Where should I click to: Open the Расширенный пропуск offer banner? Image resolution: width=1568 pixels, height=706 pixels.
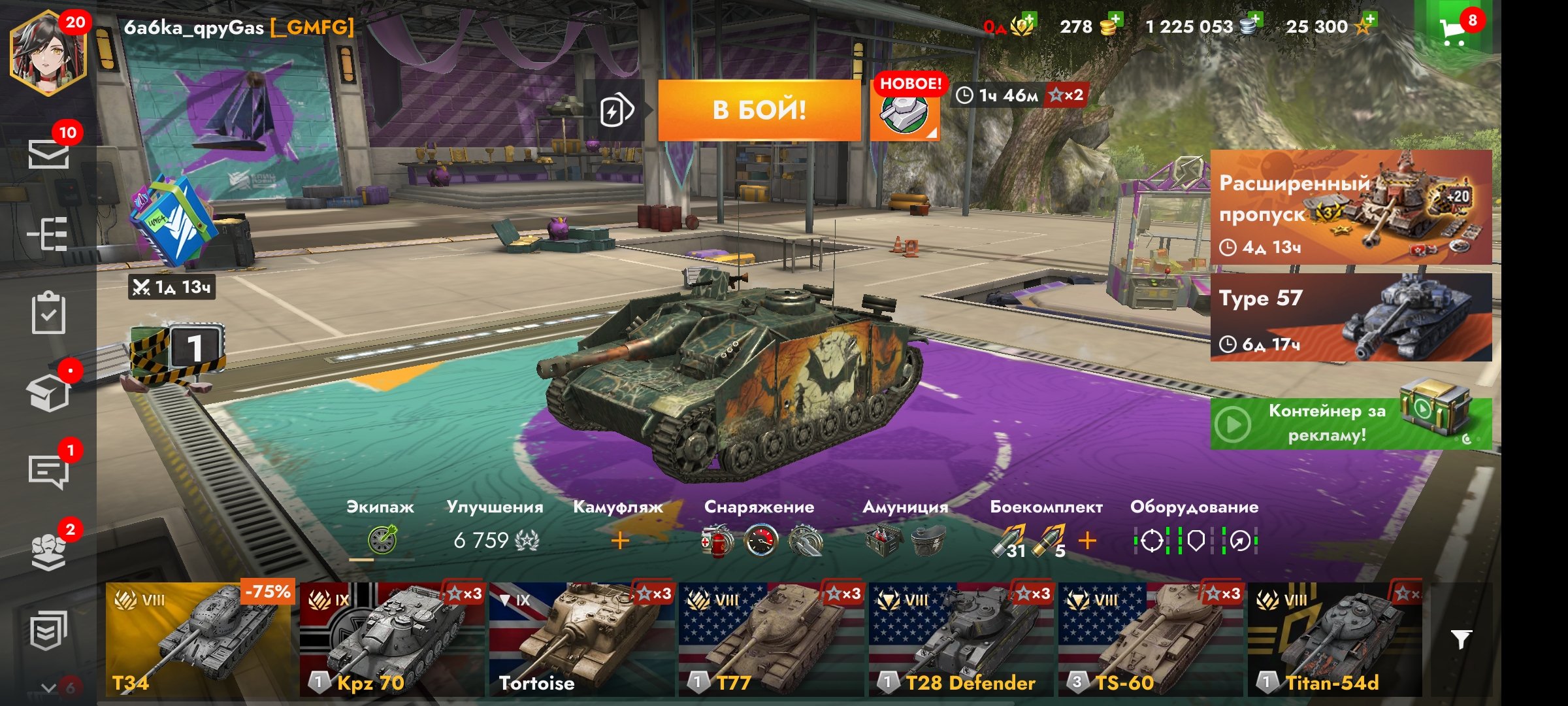1350,207
